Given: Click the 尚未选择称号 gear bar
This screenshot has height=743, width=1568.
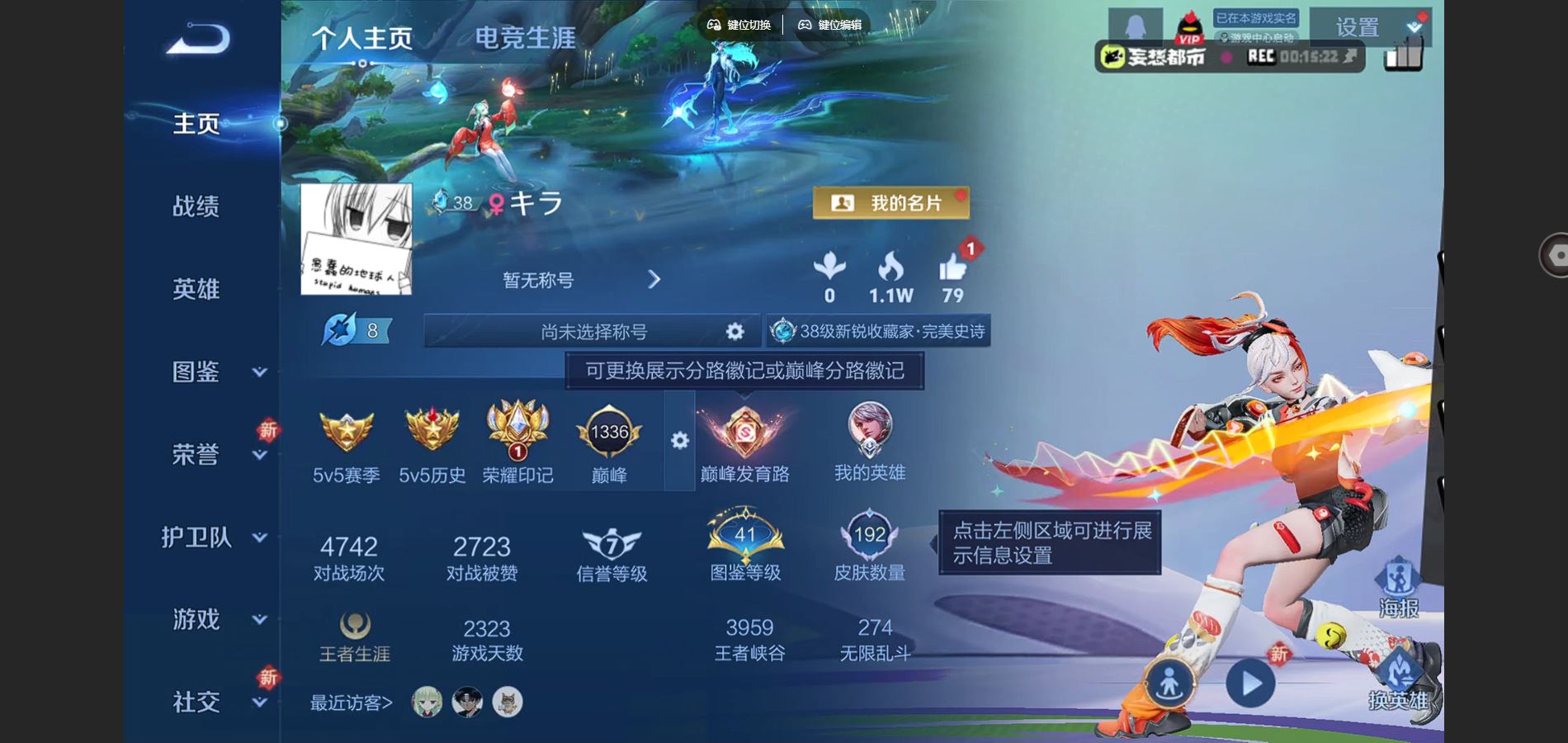Looking at the screenshot, I should (592, 332).
